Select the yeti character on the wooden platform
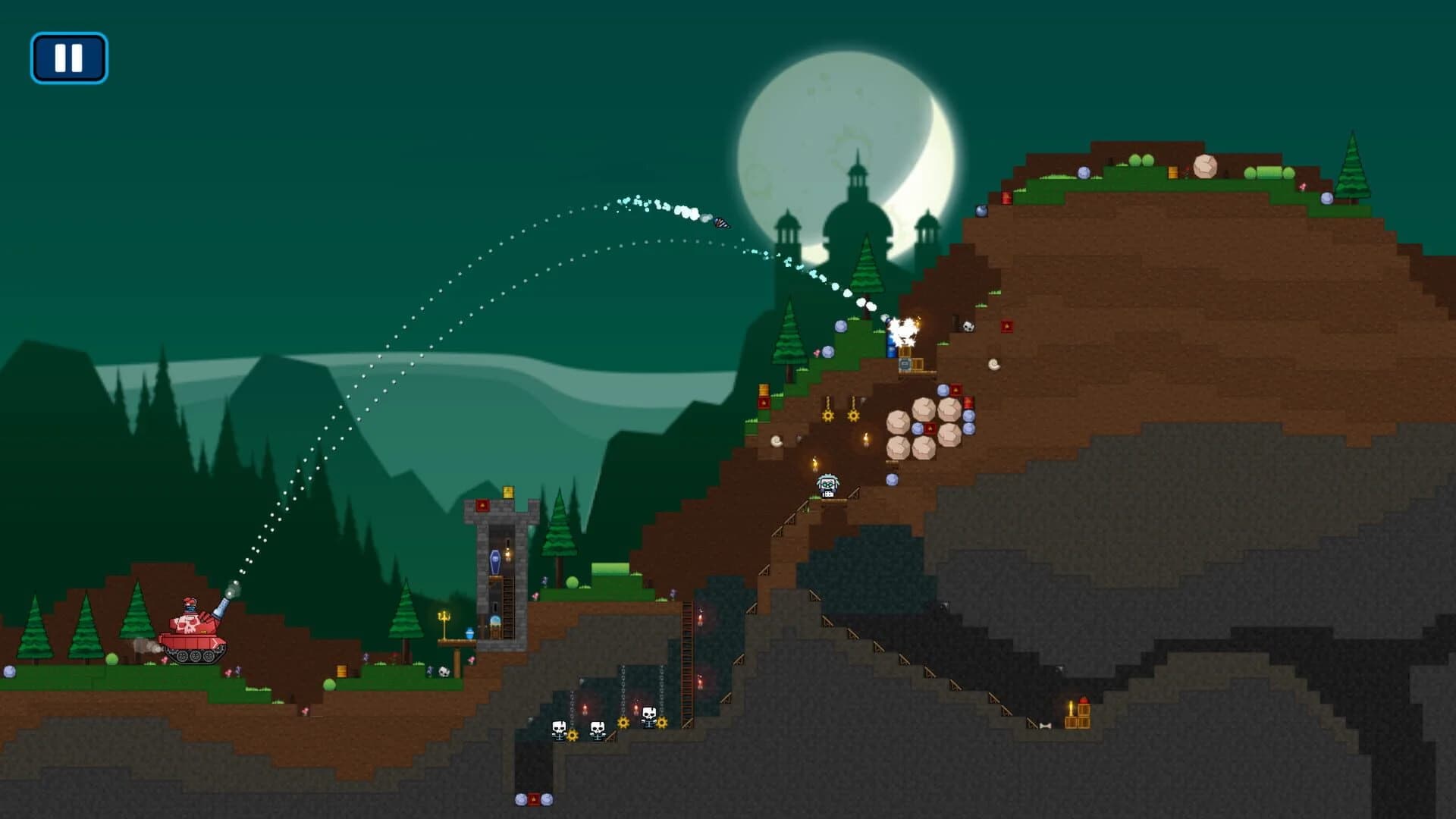Viewport: 1456px width, 819px height. click(x=827, y=485)
